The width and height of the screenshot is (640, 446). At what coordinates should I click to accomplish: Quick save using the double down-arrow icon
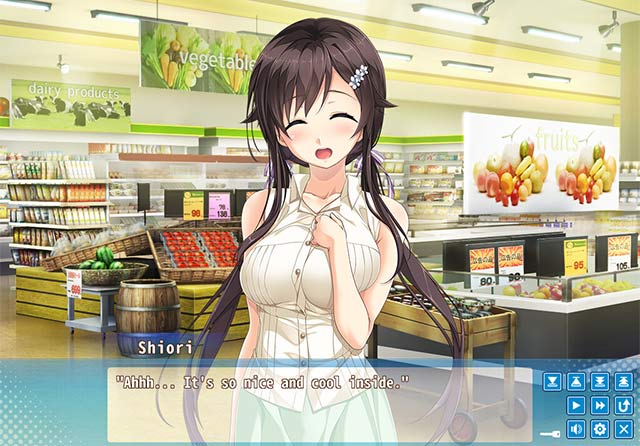[x=599, y=381]
